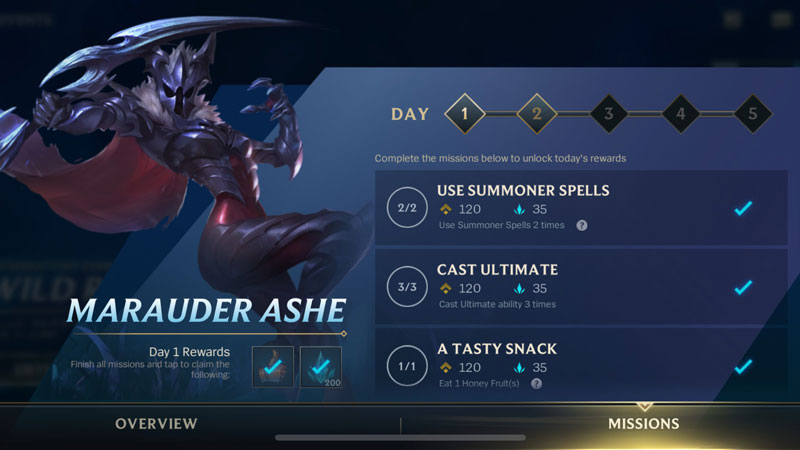This screenshot has height=450, width=800.
Task: Switch to the Missions tab
Action: tap(643, 424)
